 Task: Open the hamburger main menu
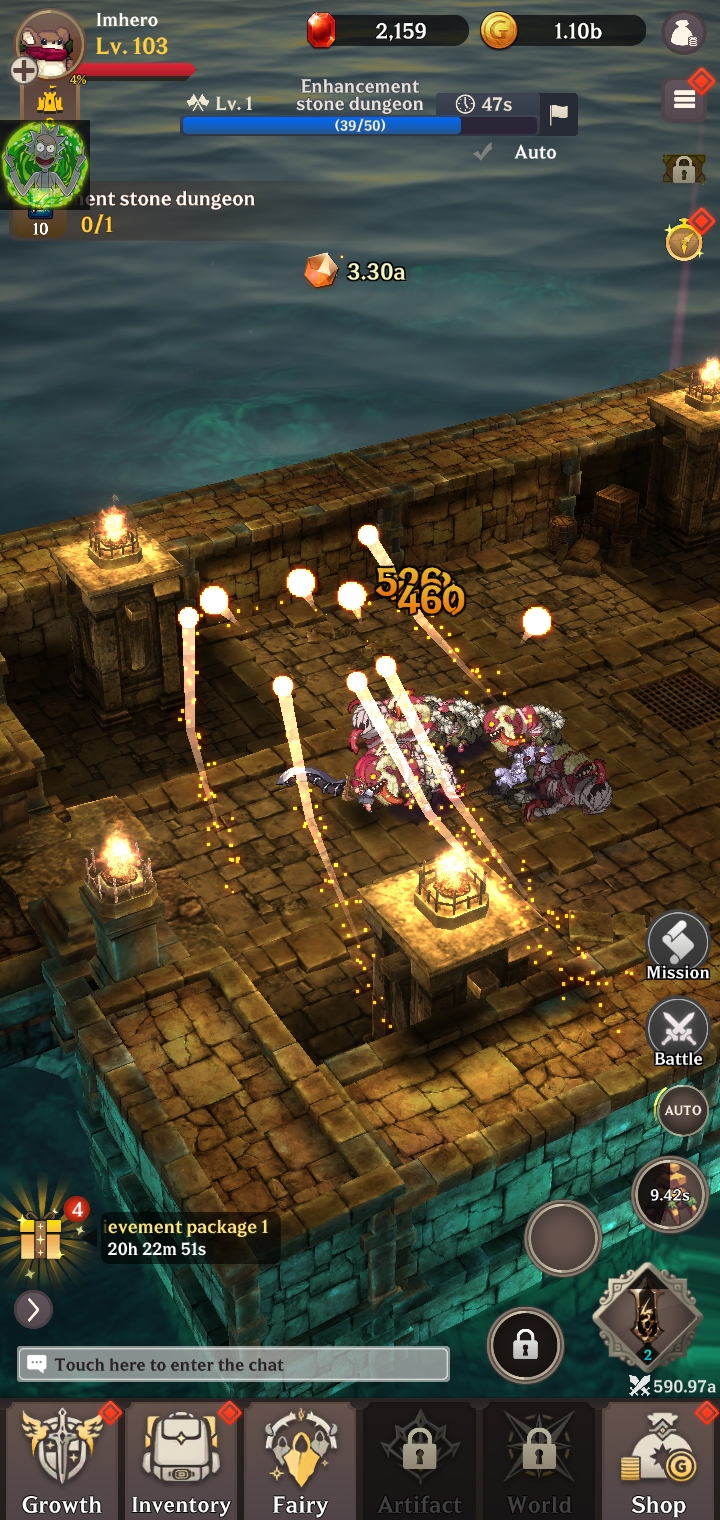coord(685,98)
